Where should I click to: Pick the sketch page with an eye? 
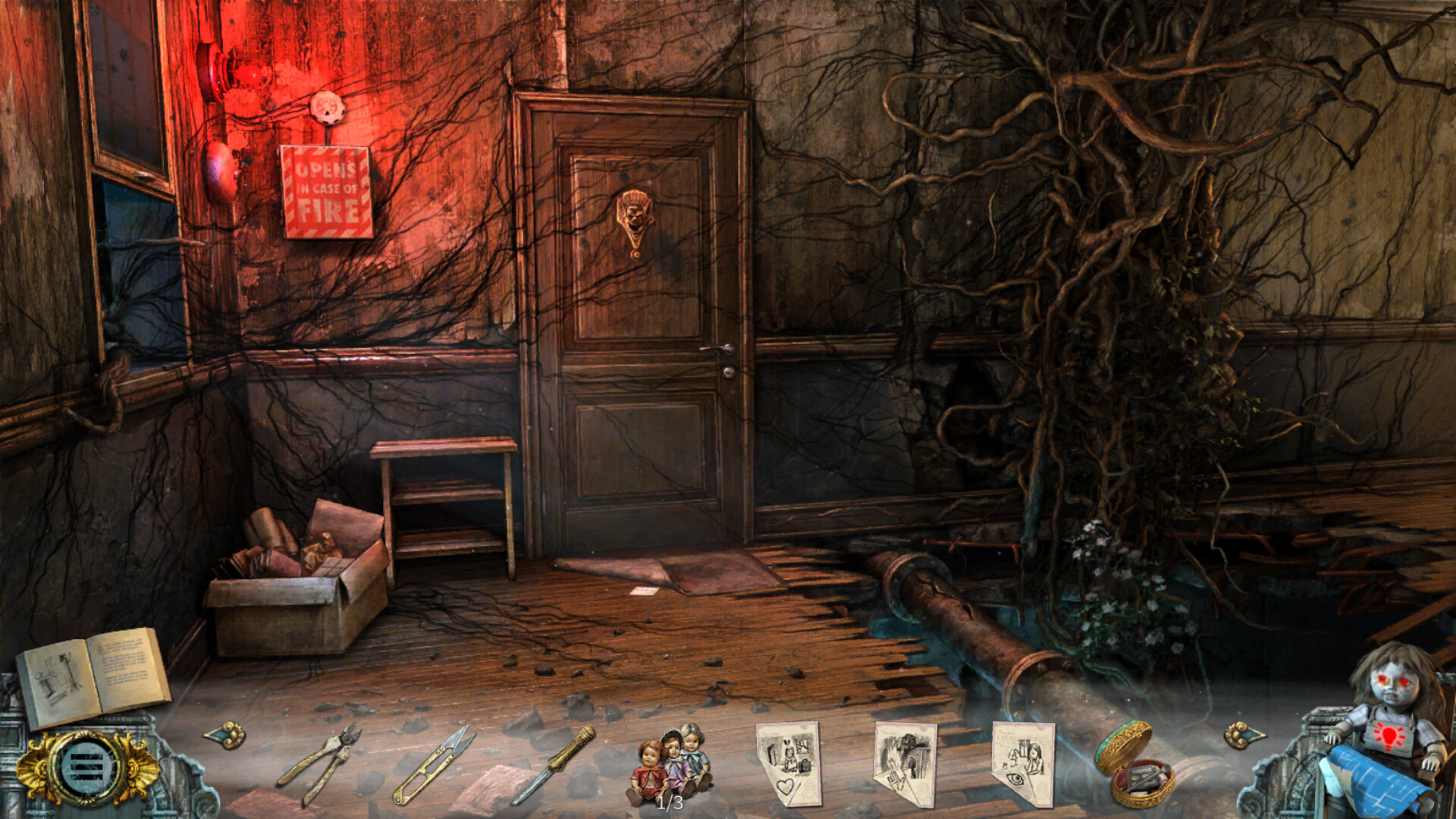(x=1023, y=762)
